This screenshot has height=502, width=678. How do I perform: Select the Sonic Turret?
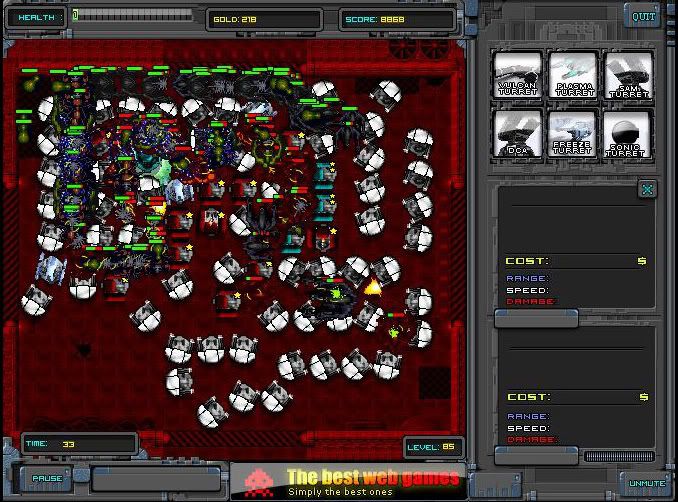[x=628, y=134]
